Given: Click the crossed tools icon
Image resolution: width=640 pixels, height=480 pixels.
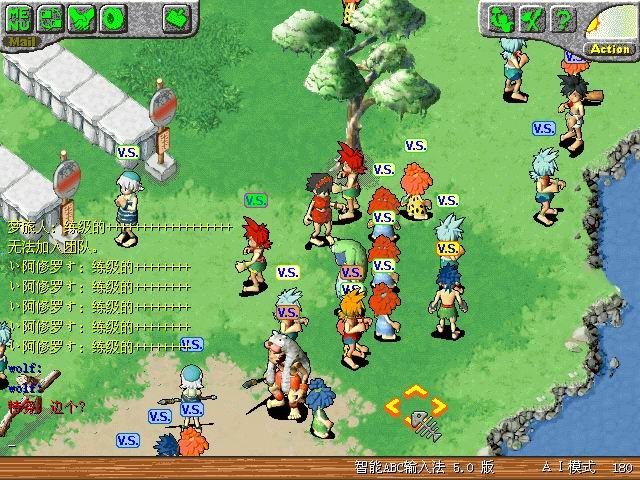Looking at the screenshot, I should pos(534,18).
